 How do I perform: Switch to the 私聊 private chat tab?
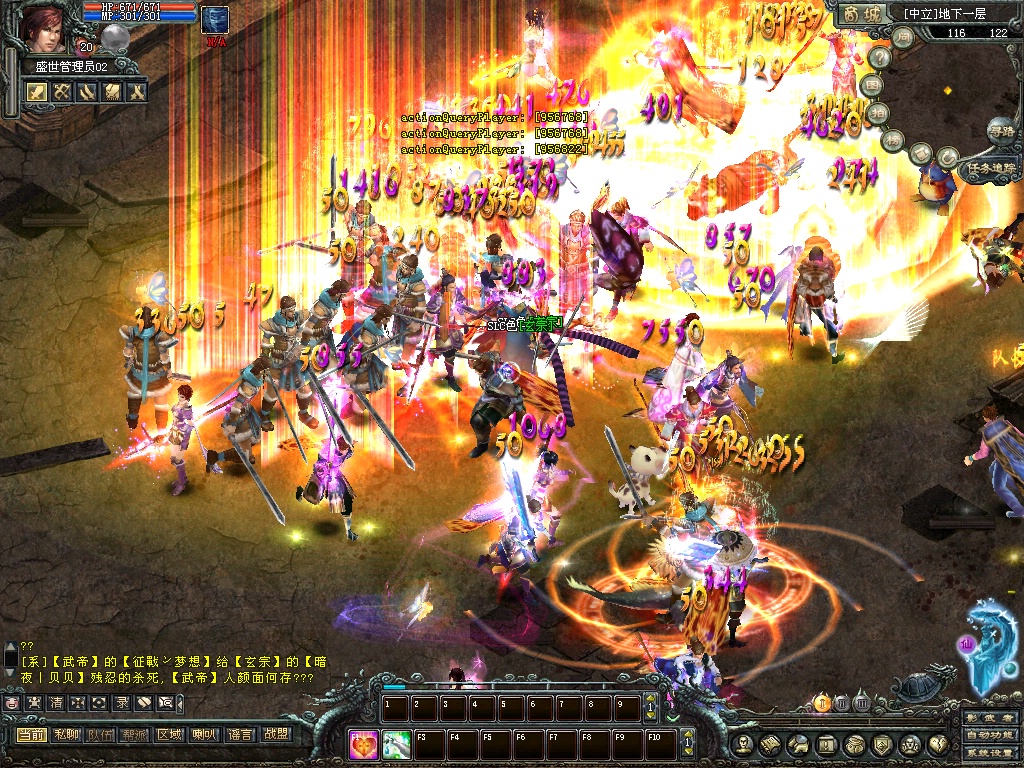coord(66,734)
